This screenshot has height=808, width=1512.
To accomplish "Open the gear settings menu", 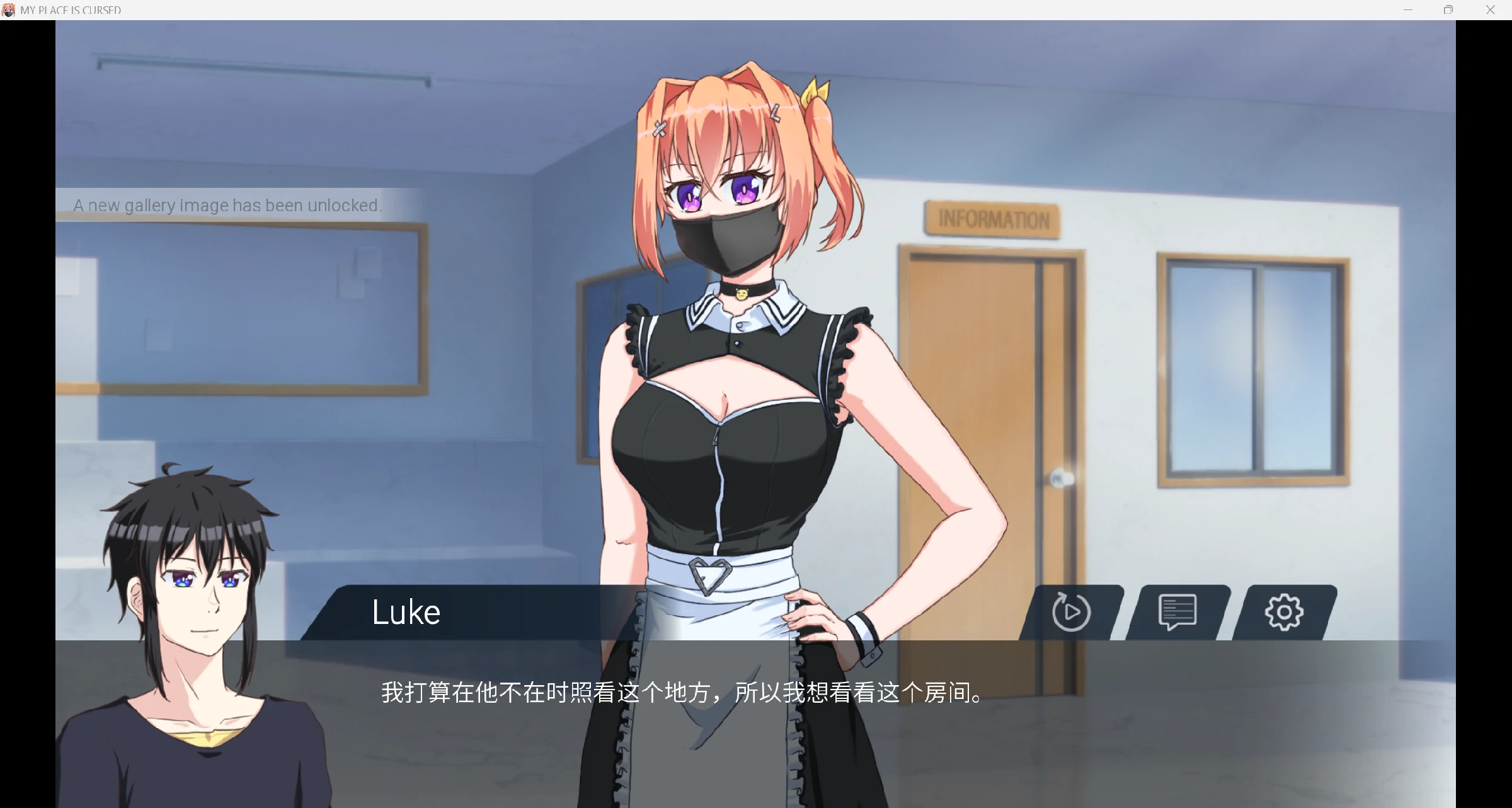I will [x=1283, y=612].
